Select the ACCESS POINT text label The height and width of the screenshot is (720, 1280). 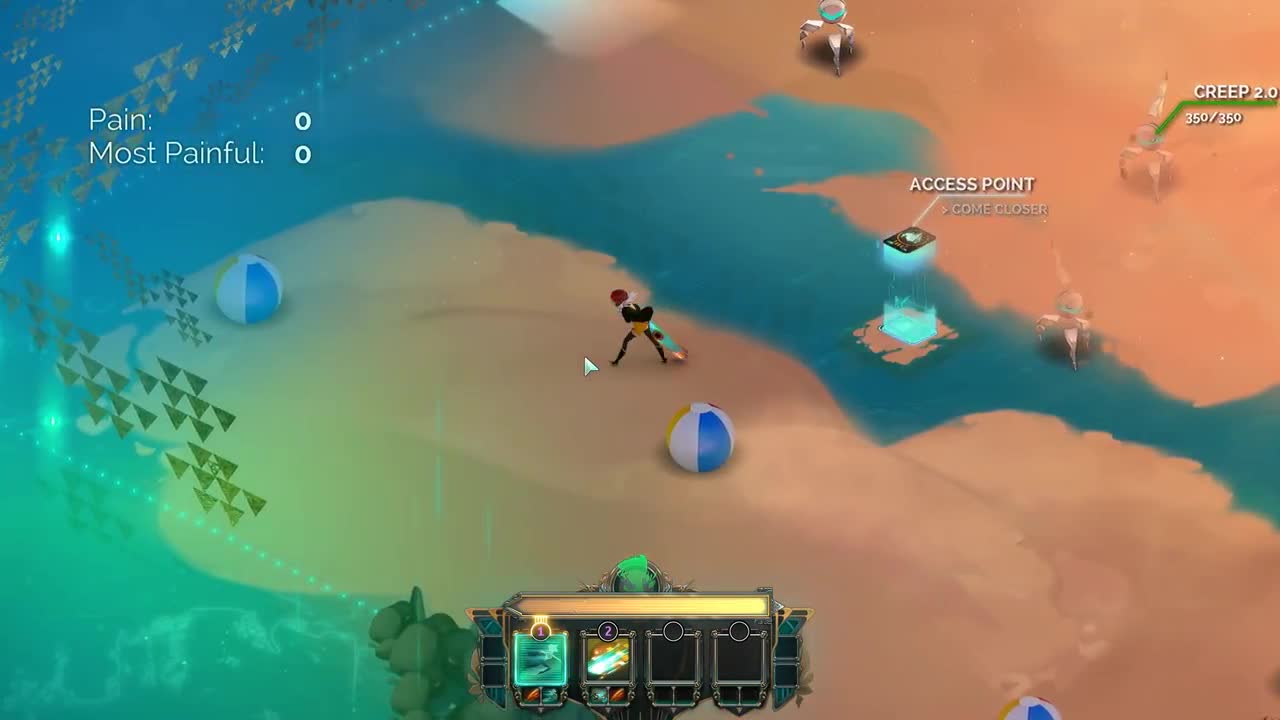[971, 184]
